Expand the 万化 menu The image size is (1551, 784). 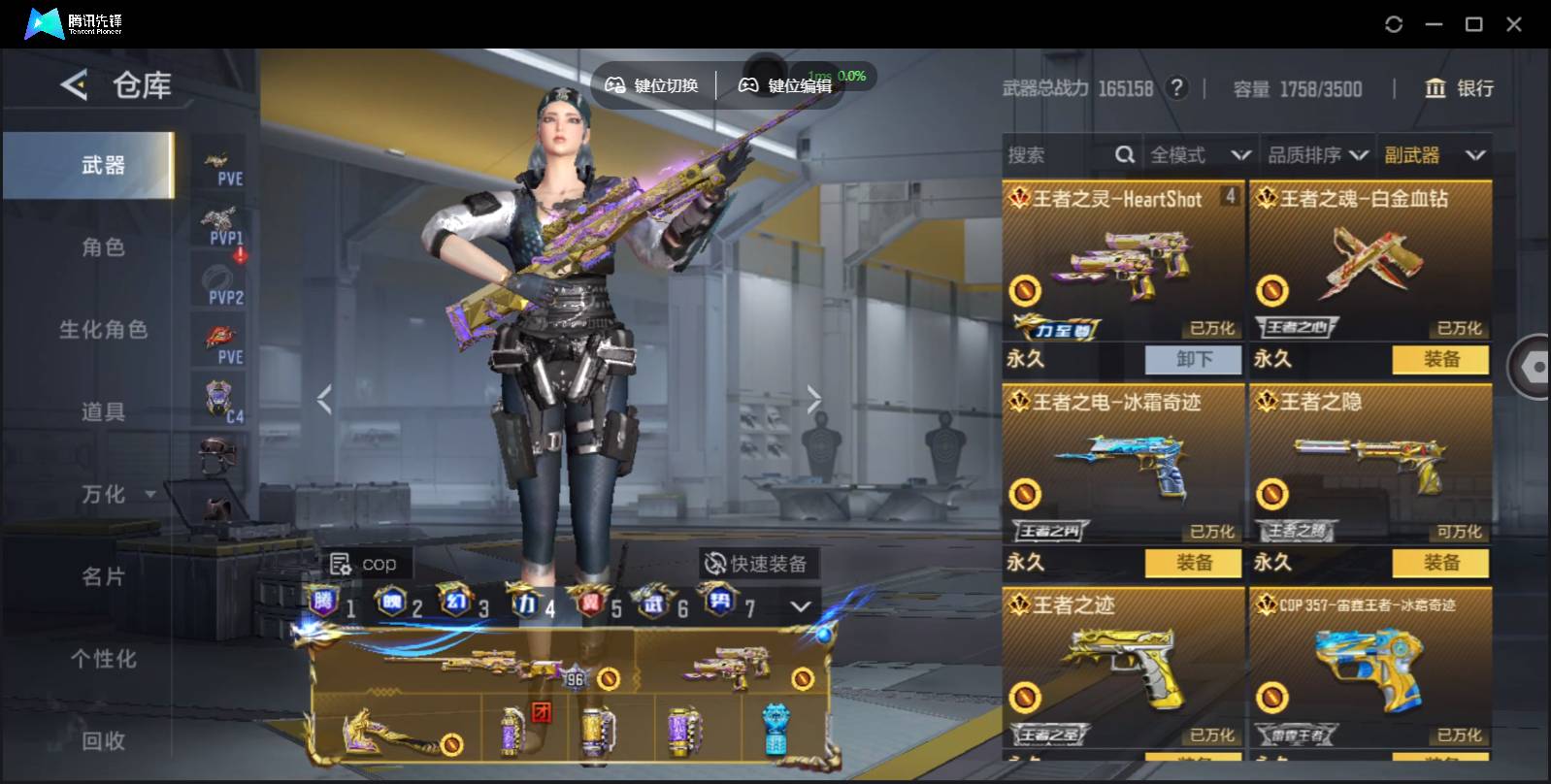click(116, 495)
